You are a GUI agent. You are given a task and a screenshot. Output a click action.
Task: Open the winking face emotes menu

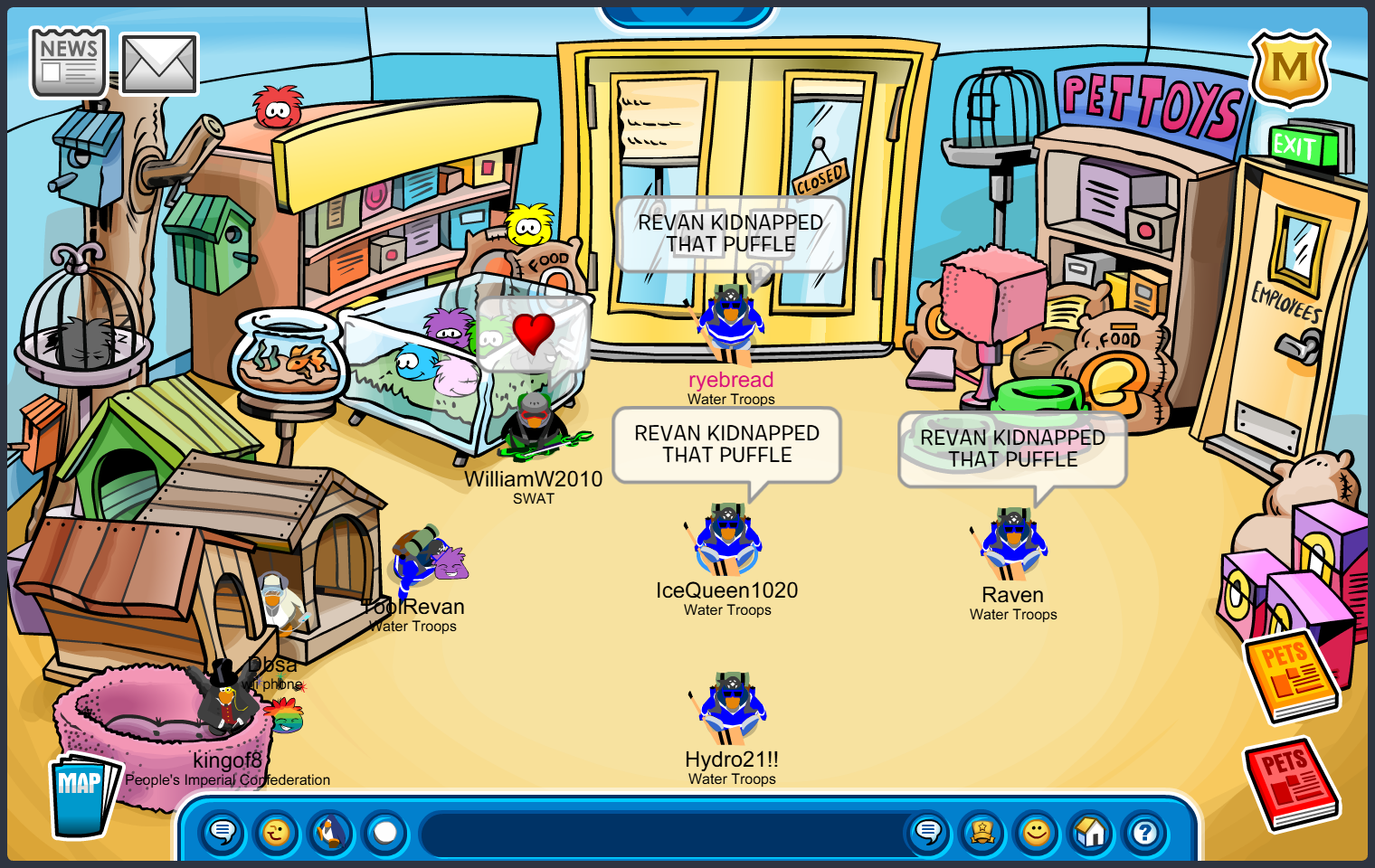point(277,832)
